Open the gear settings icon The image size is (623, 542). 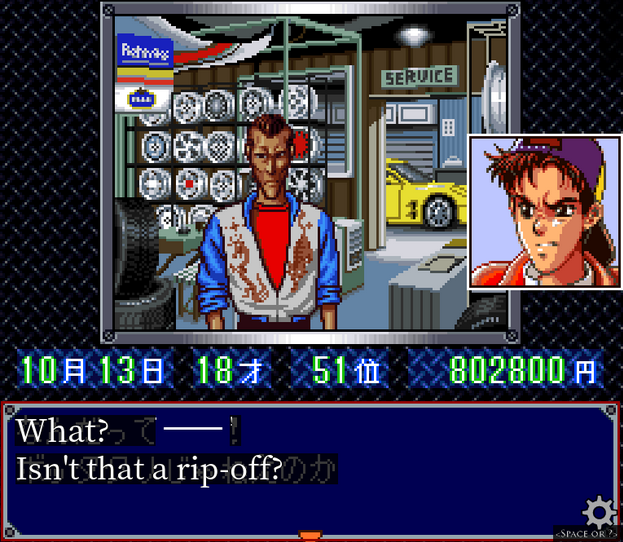(x=598, y=512)
